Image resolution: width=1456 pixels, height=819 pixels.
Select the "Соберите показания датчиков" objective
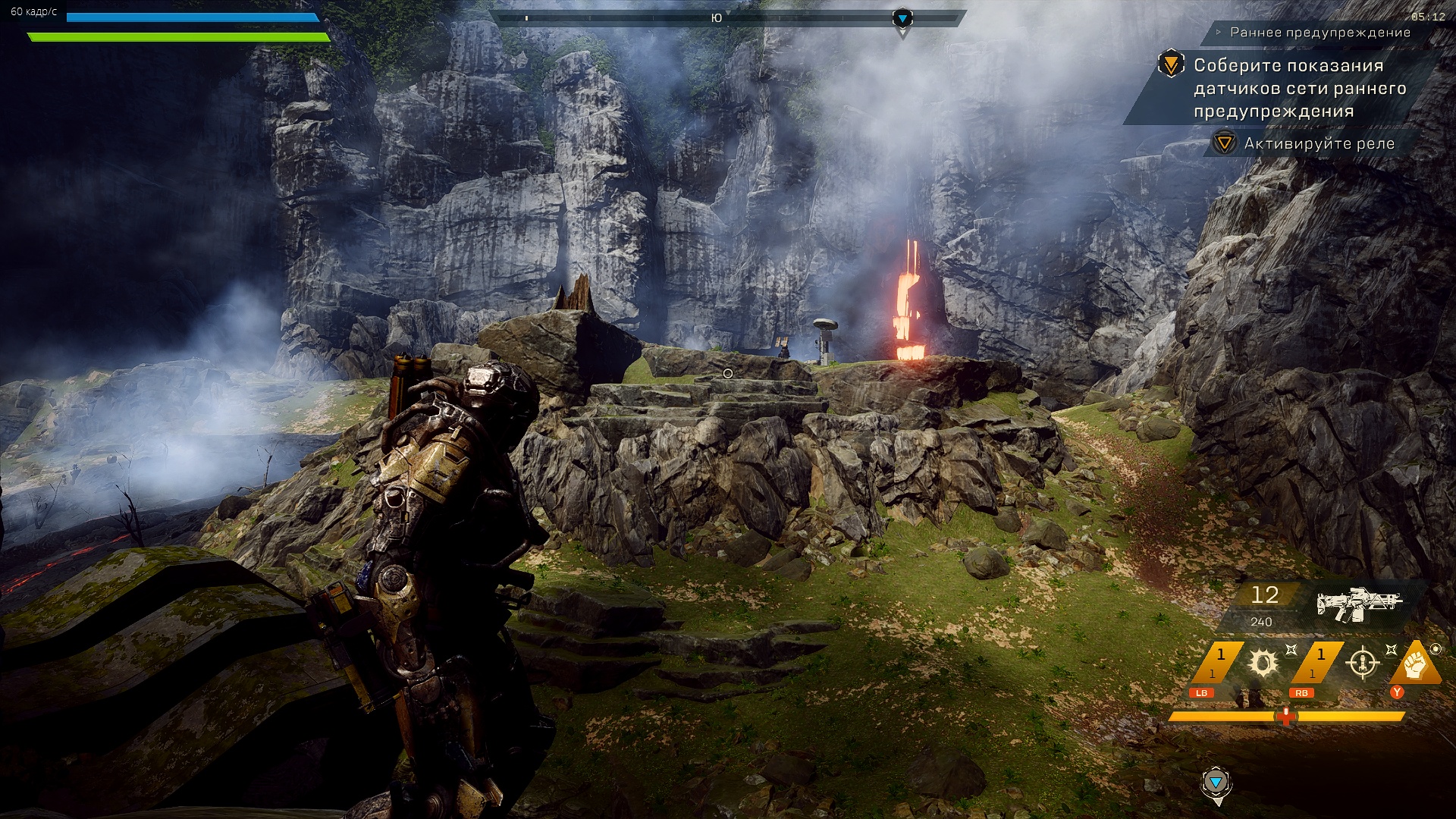(x=1299, y=88)
